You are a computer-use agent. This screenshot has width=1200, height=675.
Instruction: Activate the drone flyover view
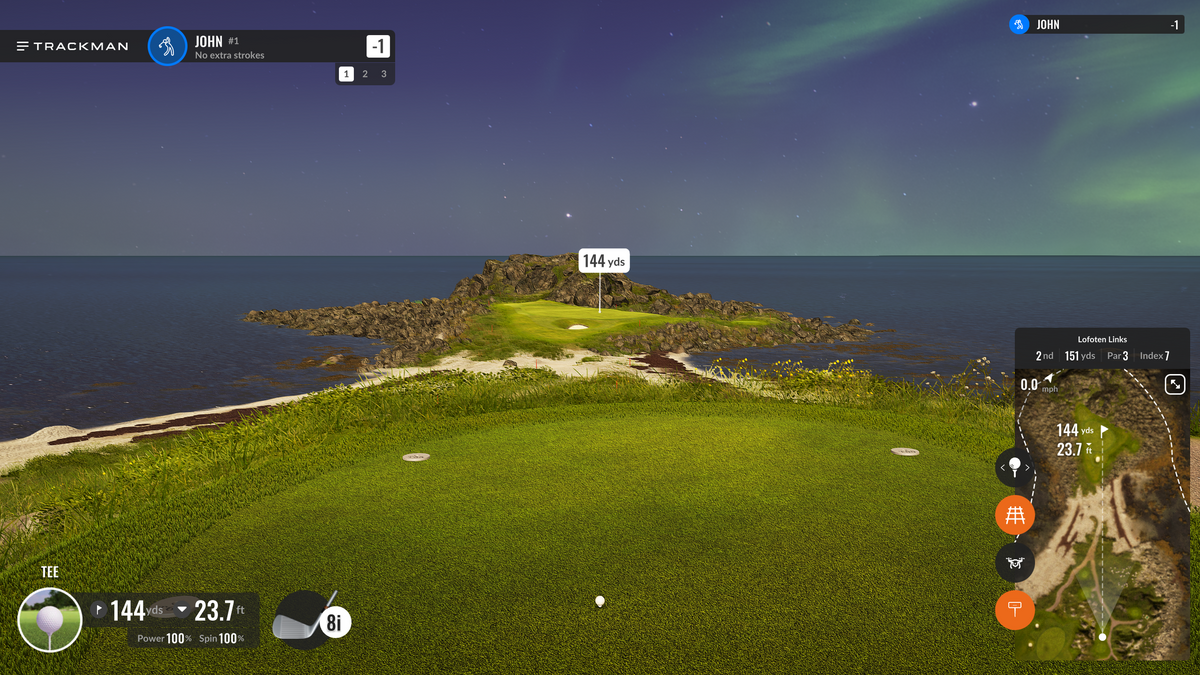1015,563
